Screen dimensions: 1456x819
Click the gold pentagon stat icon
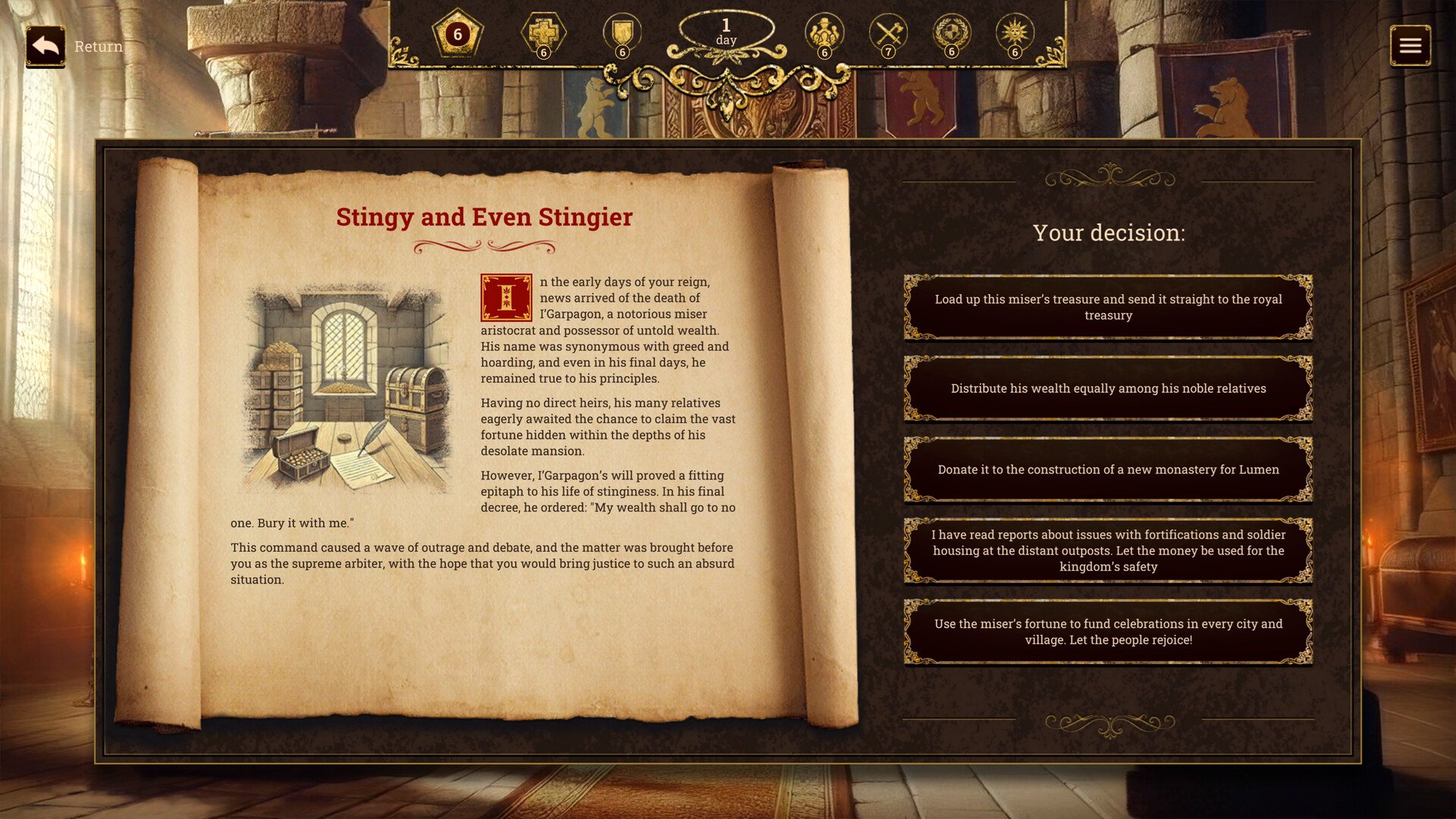pyautogui.click(x=457, y=34)
